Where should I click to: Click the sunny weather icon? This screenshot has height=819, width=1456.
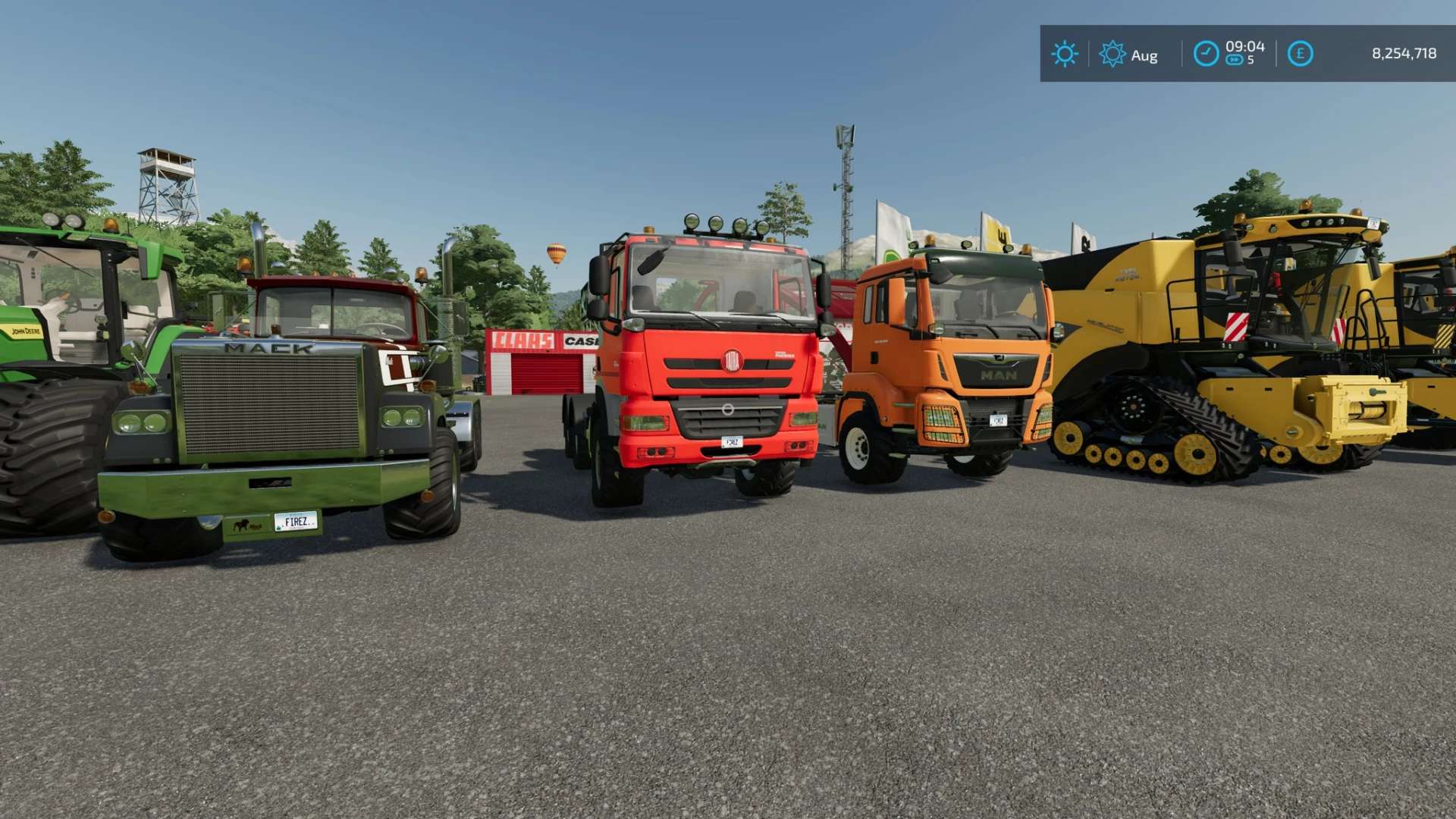point(1064,54)
